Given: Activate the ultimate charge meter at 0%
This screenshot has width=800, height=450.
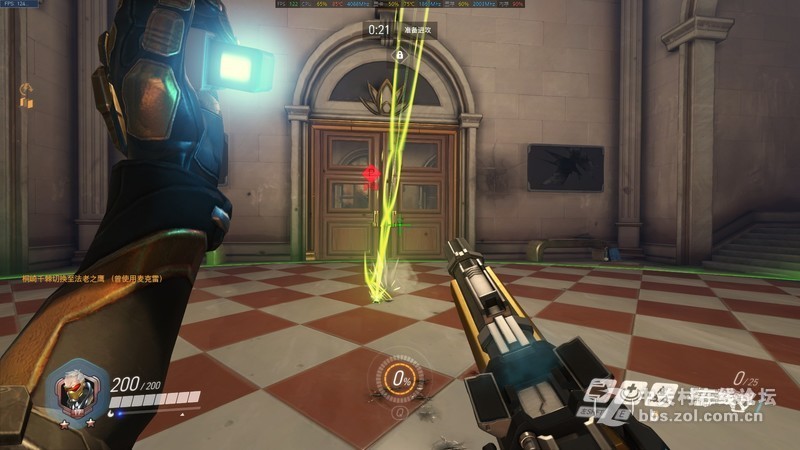Looking at the screenshot, I should coord(401,379).
